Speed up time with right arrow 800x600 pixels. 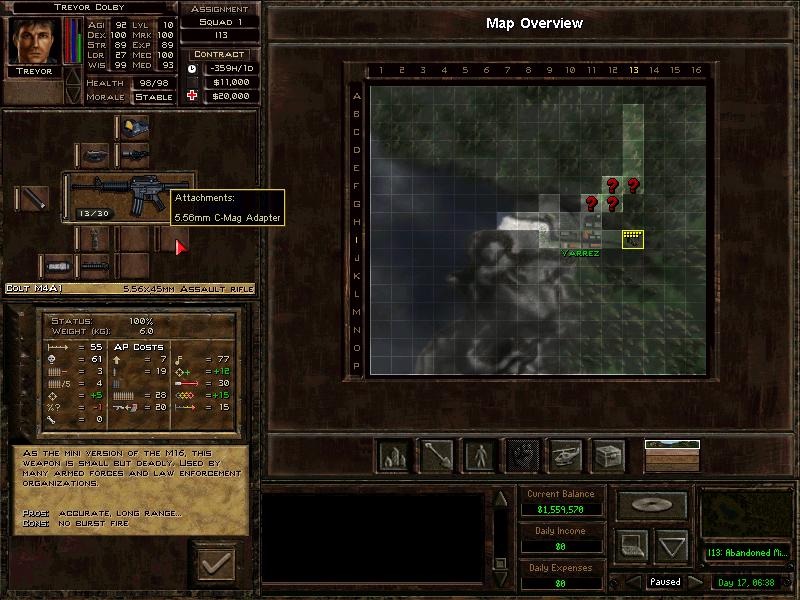696,582
